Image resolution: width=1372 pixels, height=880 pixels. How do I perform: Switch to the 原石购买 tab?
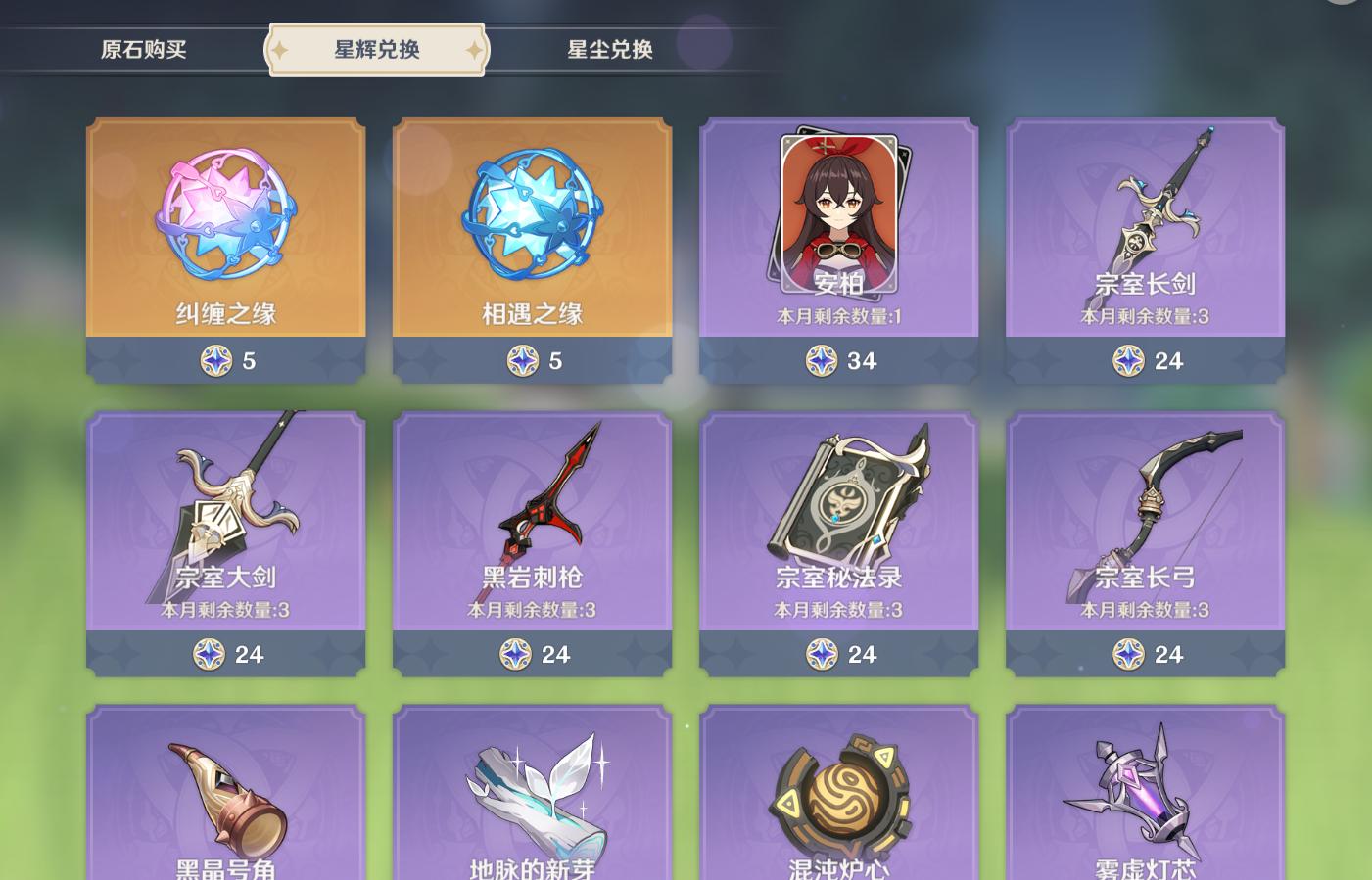pos(144,49)
